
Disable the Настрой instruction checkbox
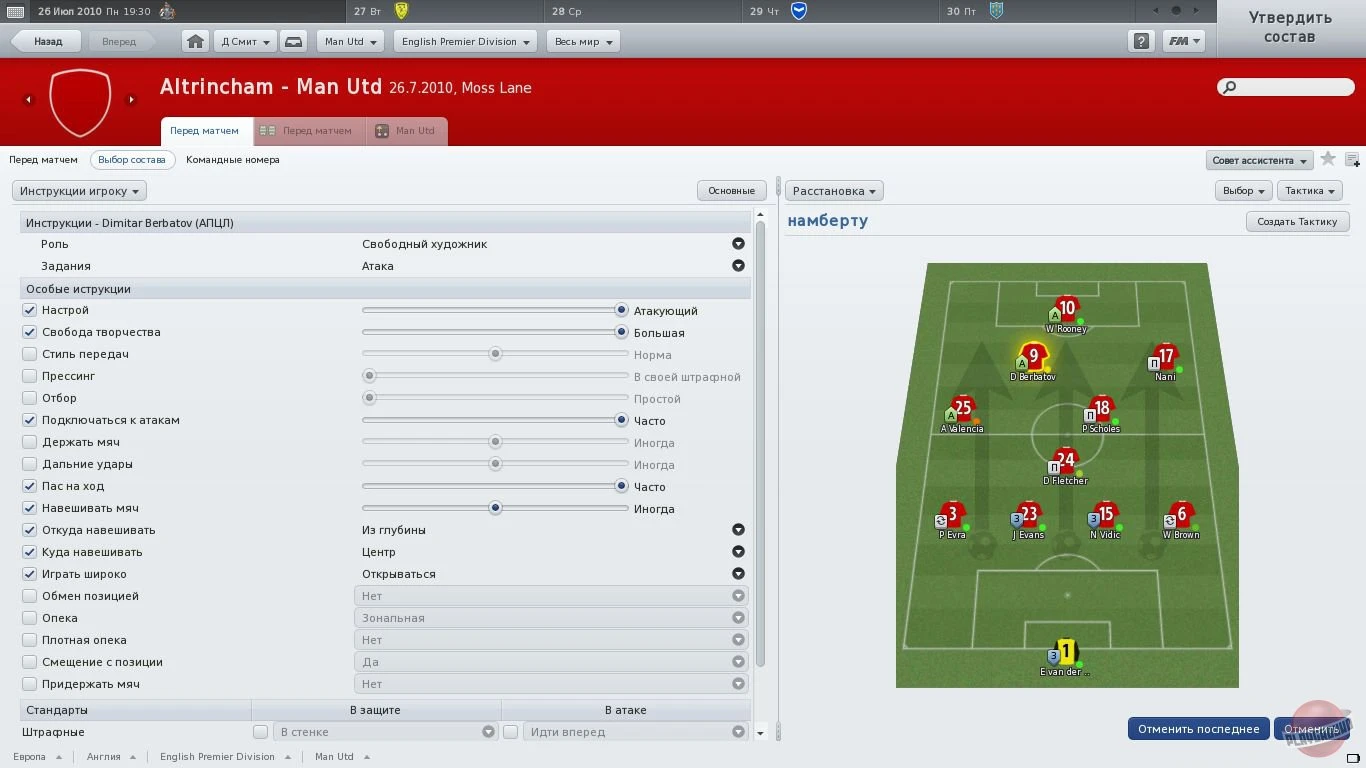pos(31,310)
